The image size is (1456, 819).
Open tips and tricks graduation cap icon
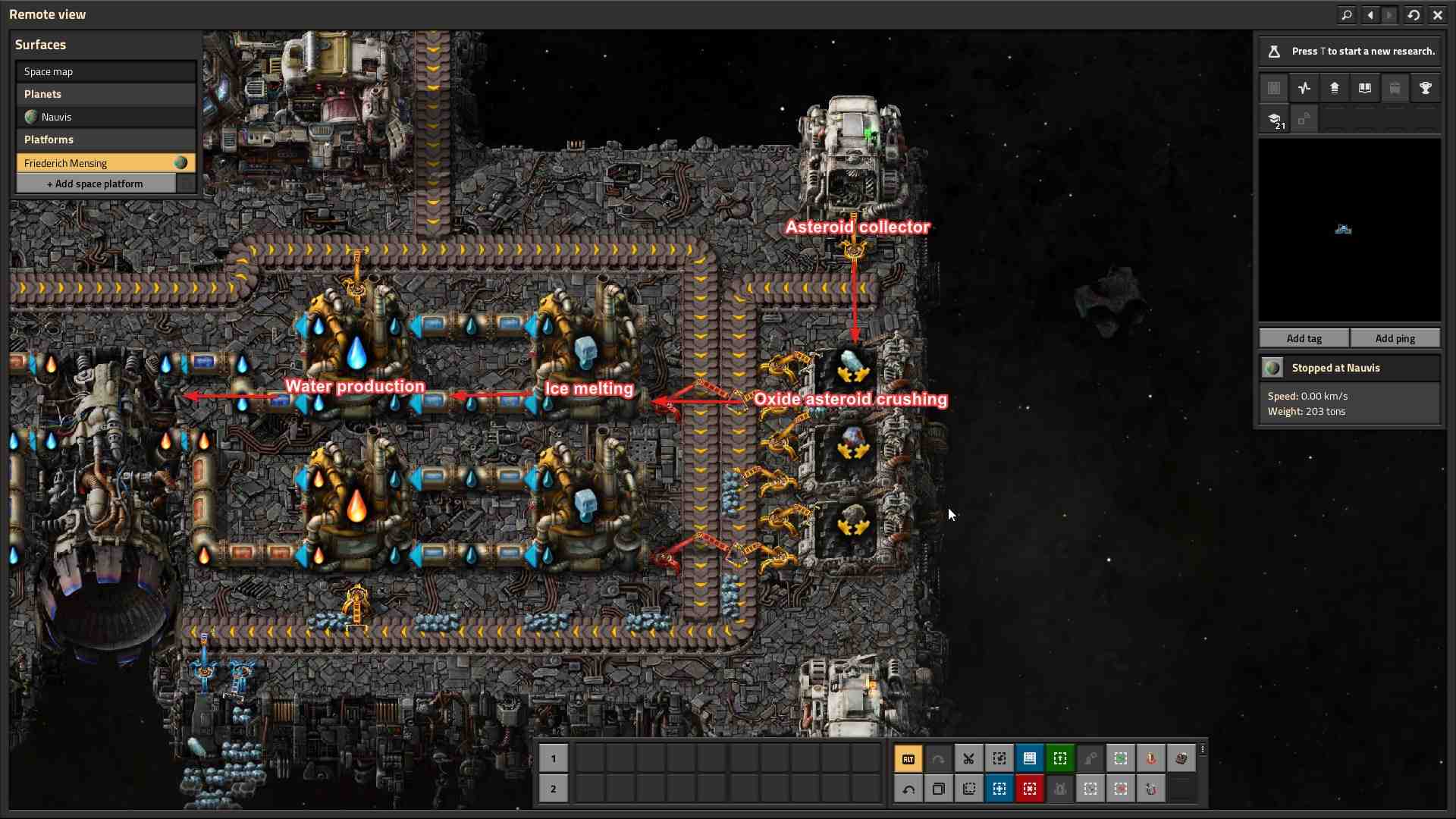[x=1274, y=119]
